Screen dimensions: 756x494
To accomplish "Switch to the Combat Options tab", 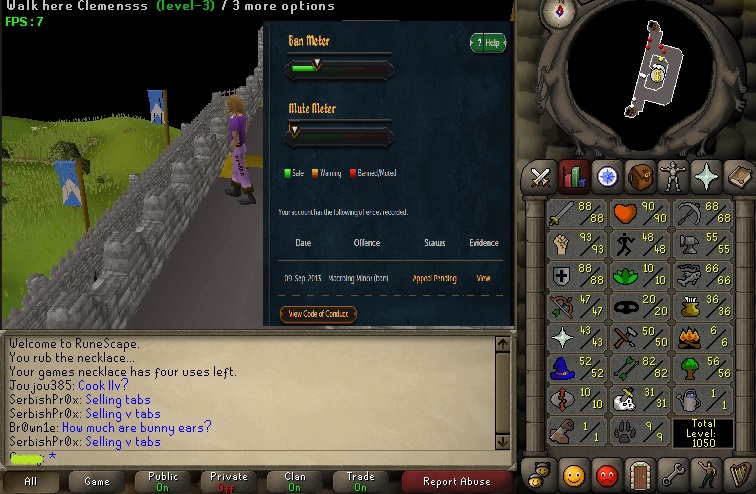I will pyautogui.click(x=541, y=177).
